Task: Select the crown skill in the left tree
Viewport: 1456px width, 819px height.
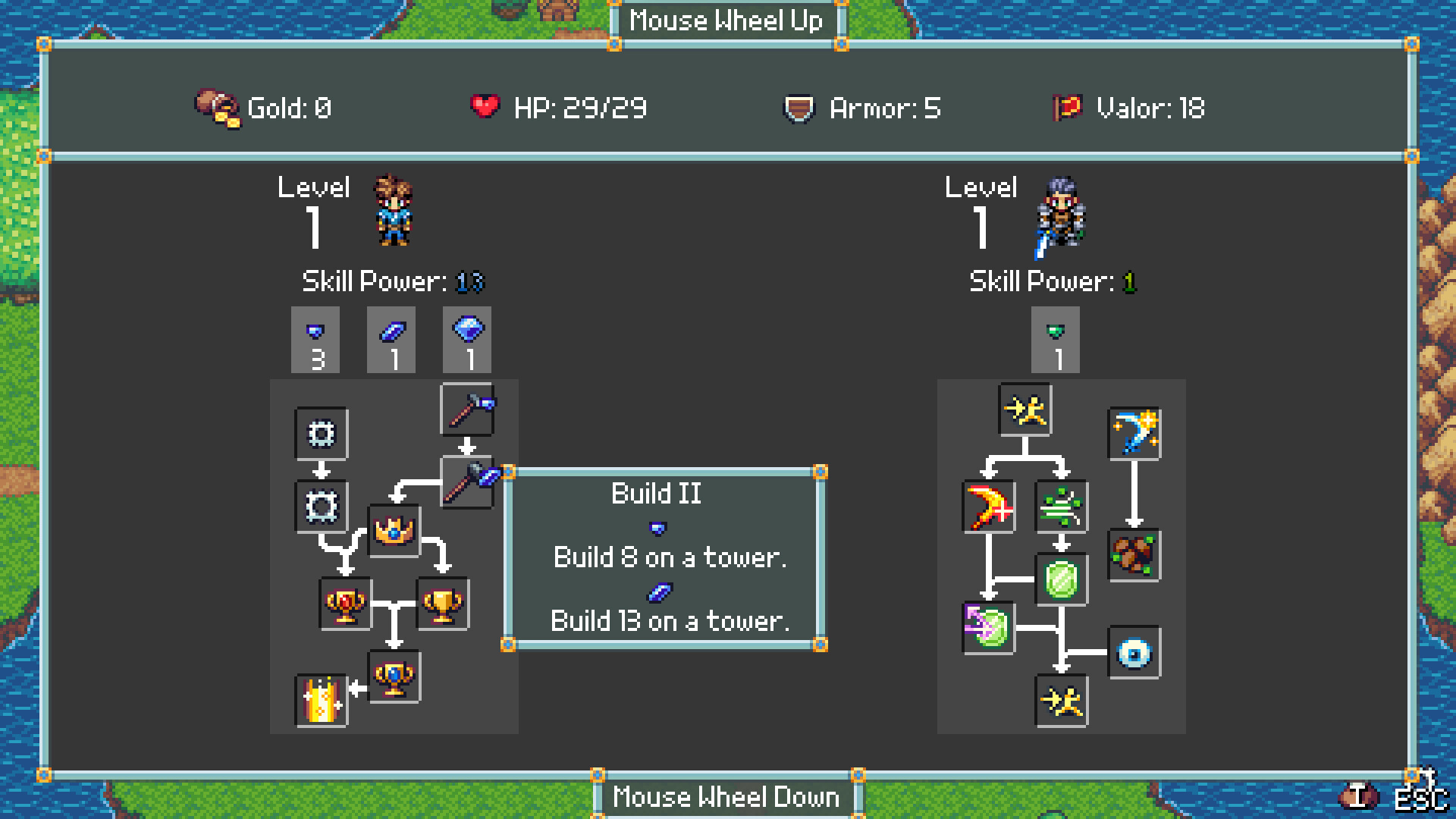Action: [394, 529]
